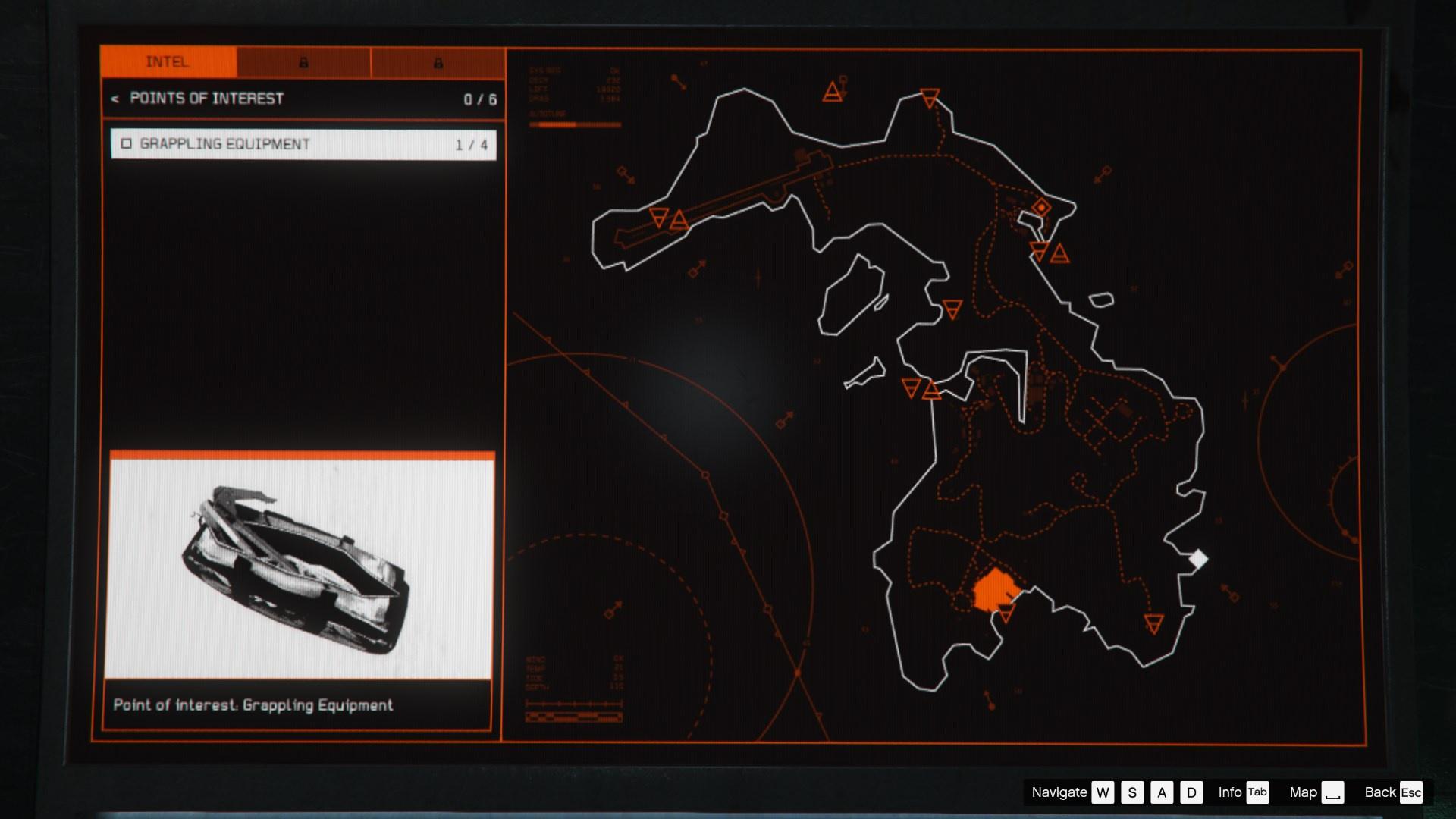Select the Grappling Equipment list entry
Image resolution: width=1456 pixels, height=819 pixels.
click(x=303, y=144)
